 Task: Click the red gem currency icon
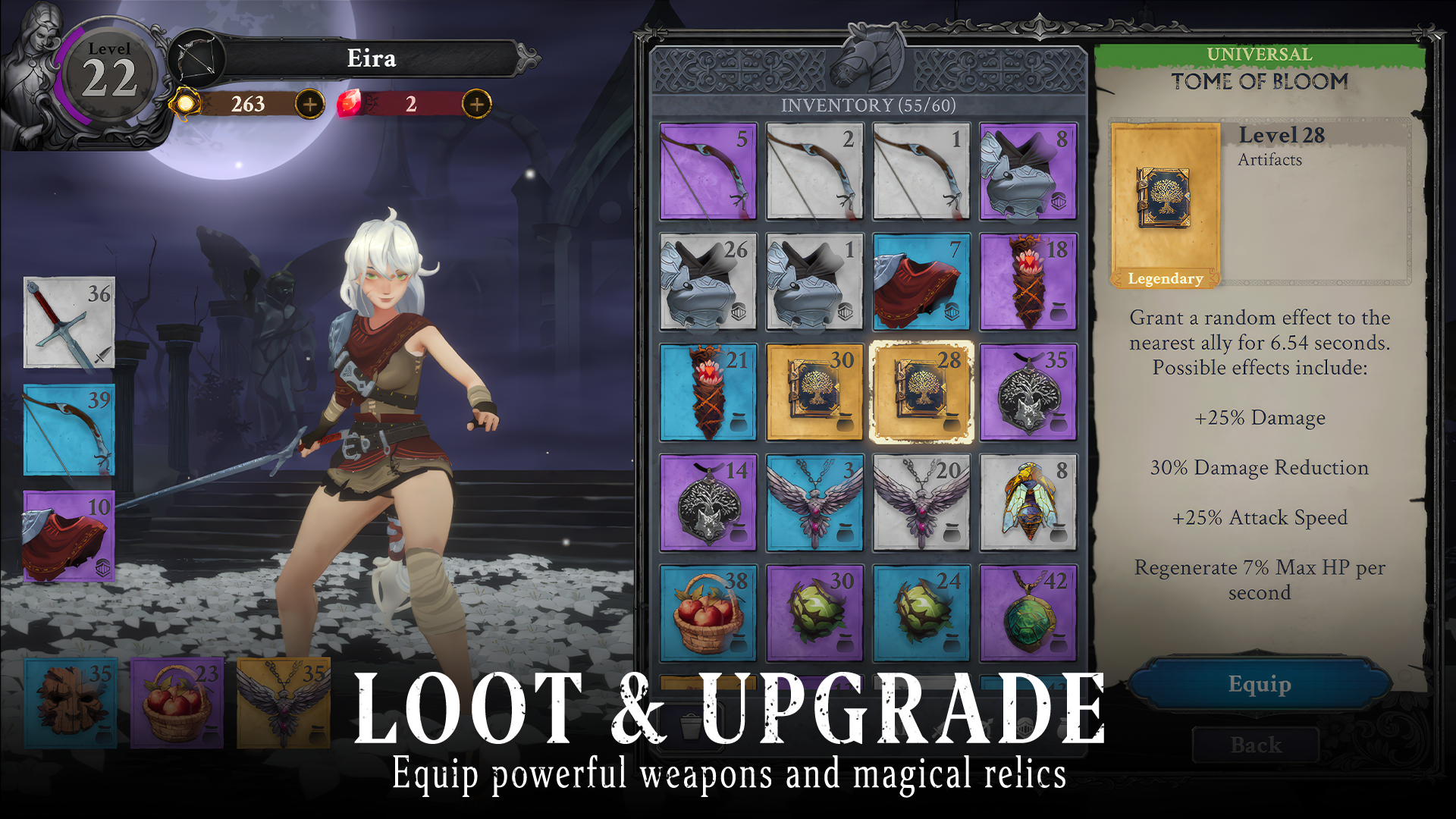point(351,105)
